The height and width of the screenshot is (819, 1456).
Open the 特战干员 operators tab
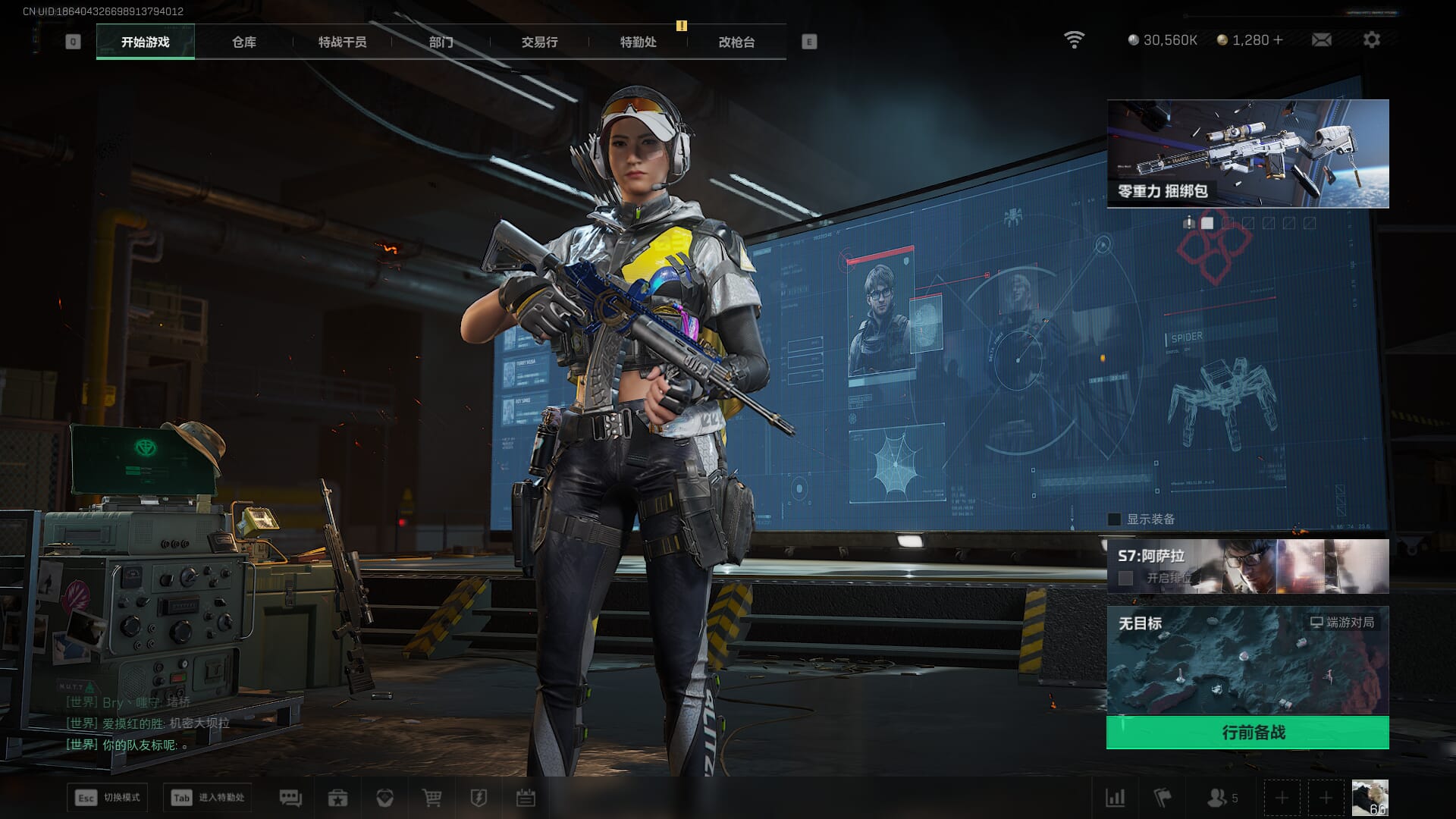pos(342,42)
